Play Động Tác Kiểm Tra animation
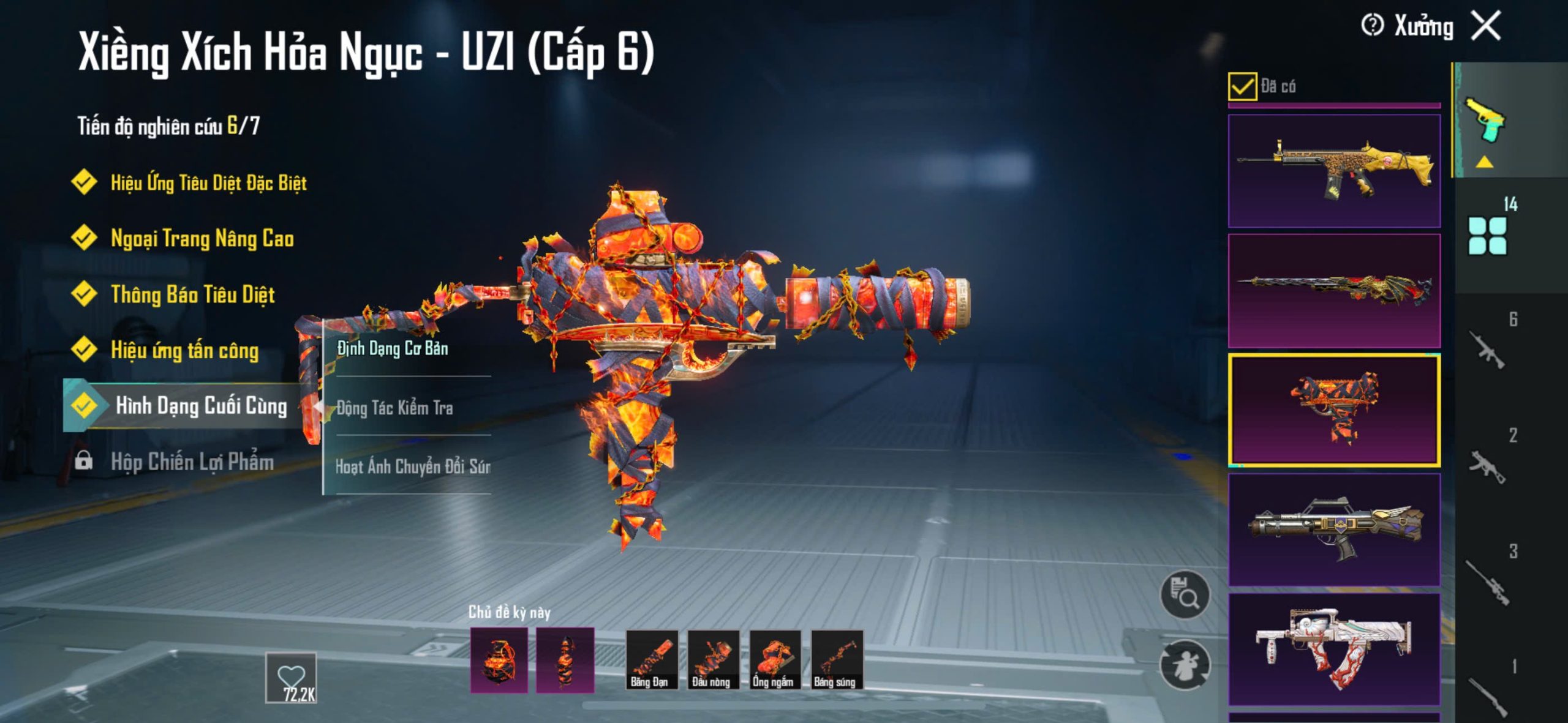This screenshot has width=1568, height=723. [x=395, y=408]
